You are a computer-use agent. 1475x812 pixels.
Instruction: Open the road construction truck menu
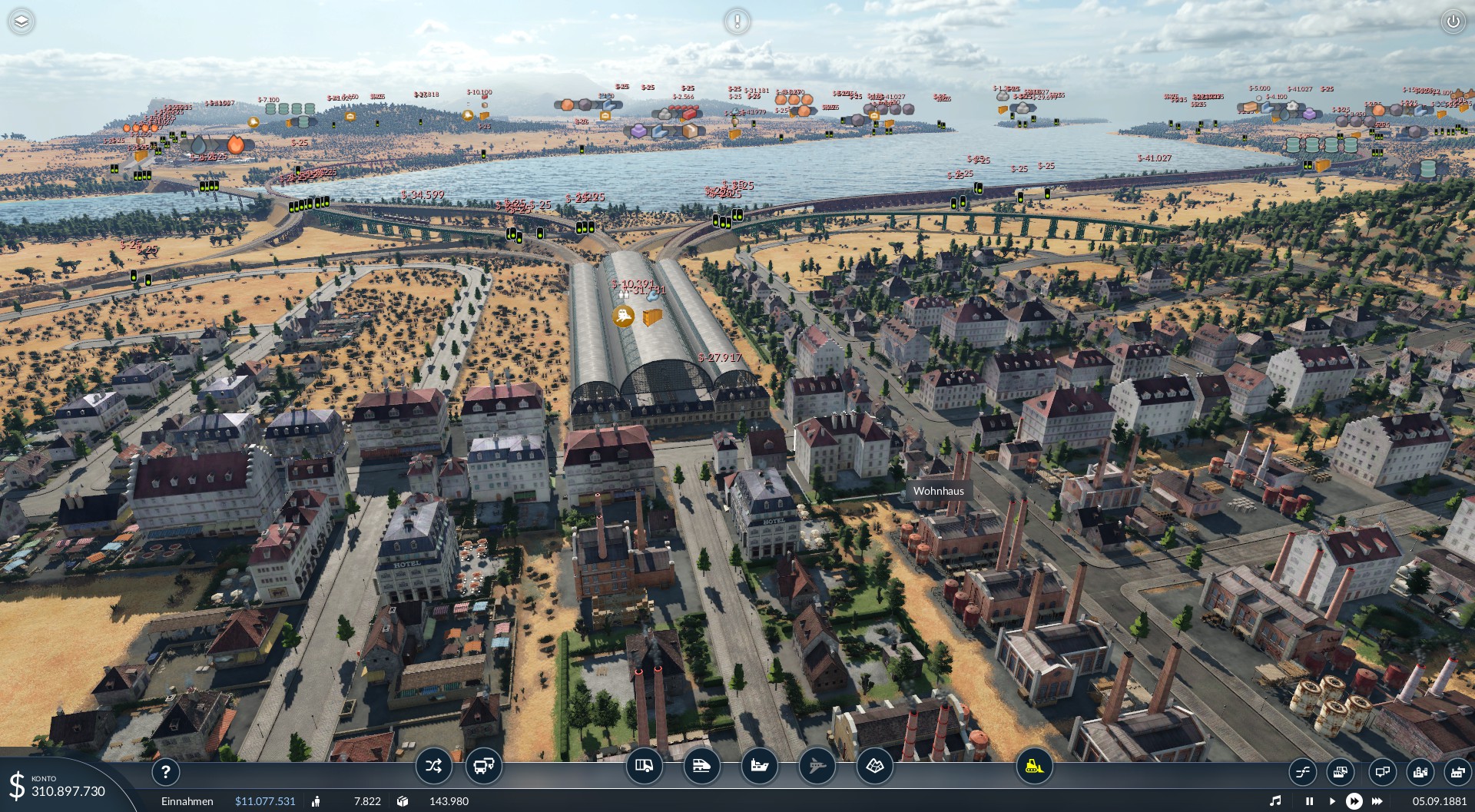pyautogui.click(x=644, y=766)
